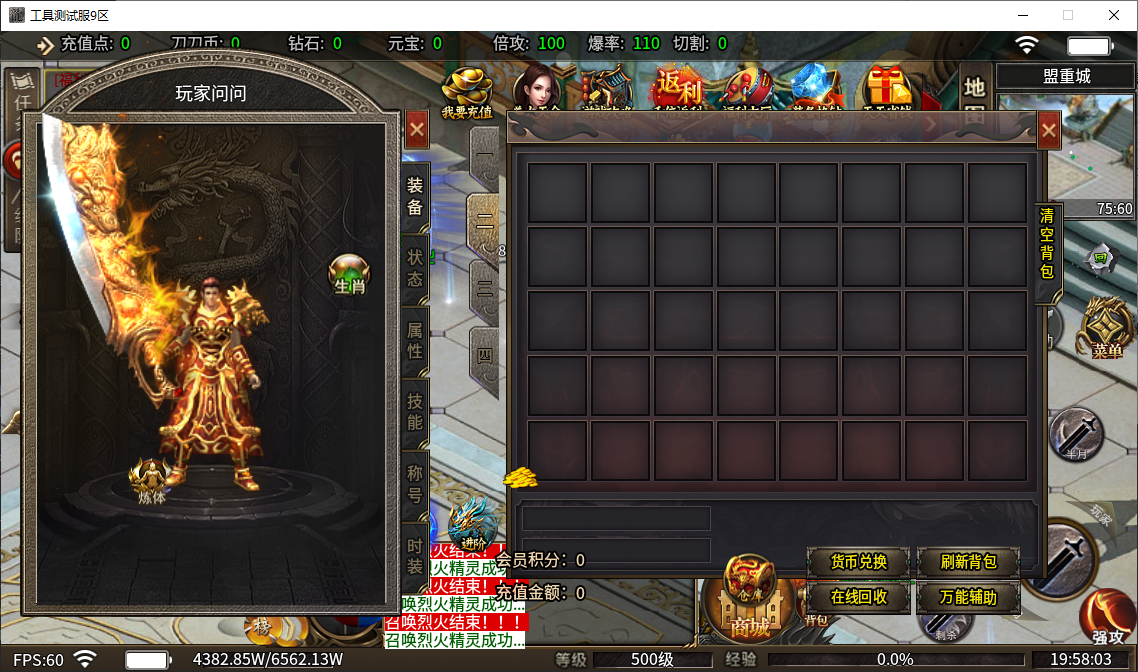The width and height of the screenshot is (1138, 672).
Task: Open the 称号 titles tab
Action: click(415, 484)
